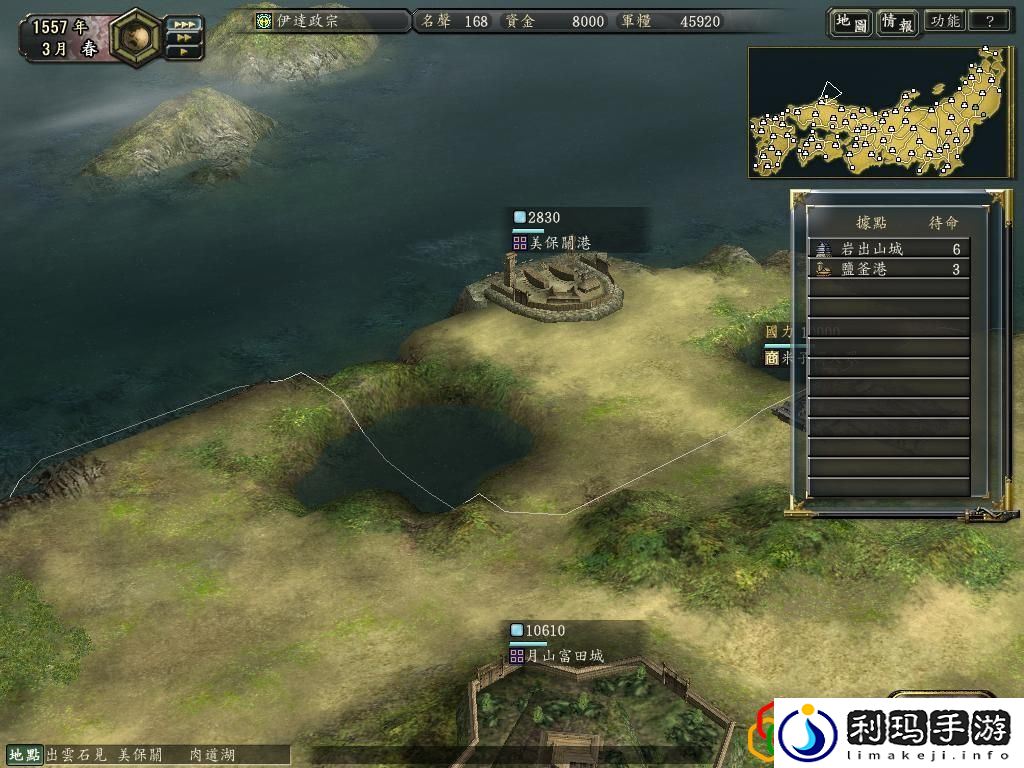The height and width of the screenshot is (768, 1024).
Task: Sort the list by 據點 header
Action: click(x=871, y=222)
